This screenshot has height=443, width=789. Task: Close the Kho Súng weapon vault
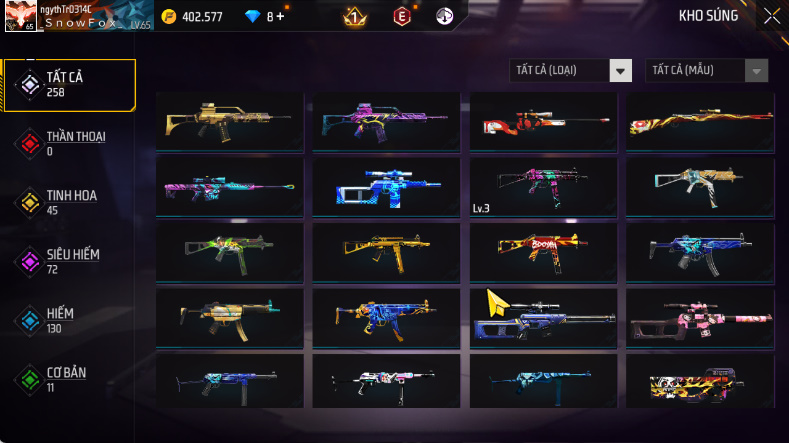pos(771,15)
